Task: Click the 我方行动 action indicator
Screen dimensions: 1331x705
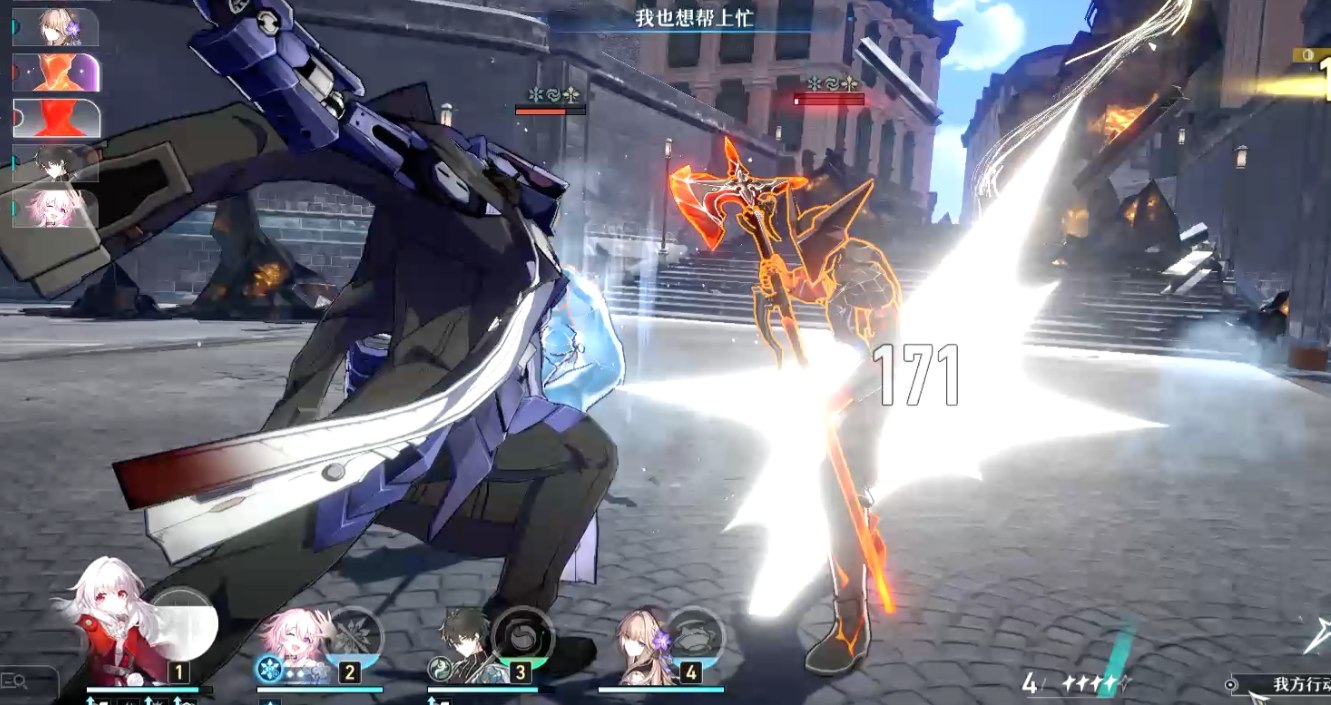Action: coord(1290,685)
